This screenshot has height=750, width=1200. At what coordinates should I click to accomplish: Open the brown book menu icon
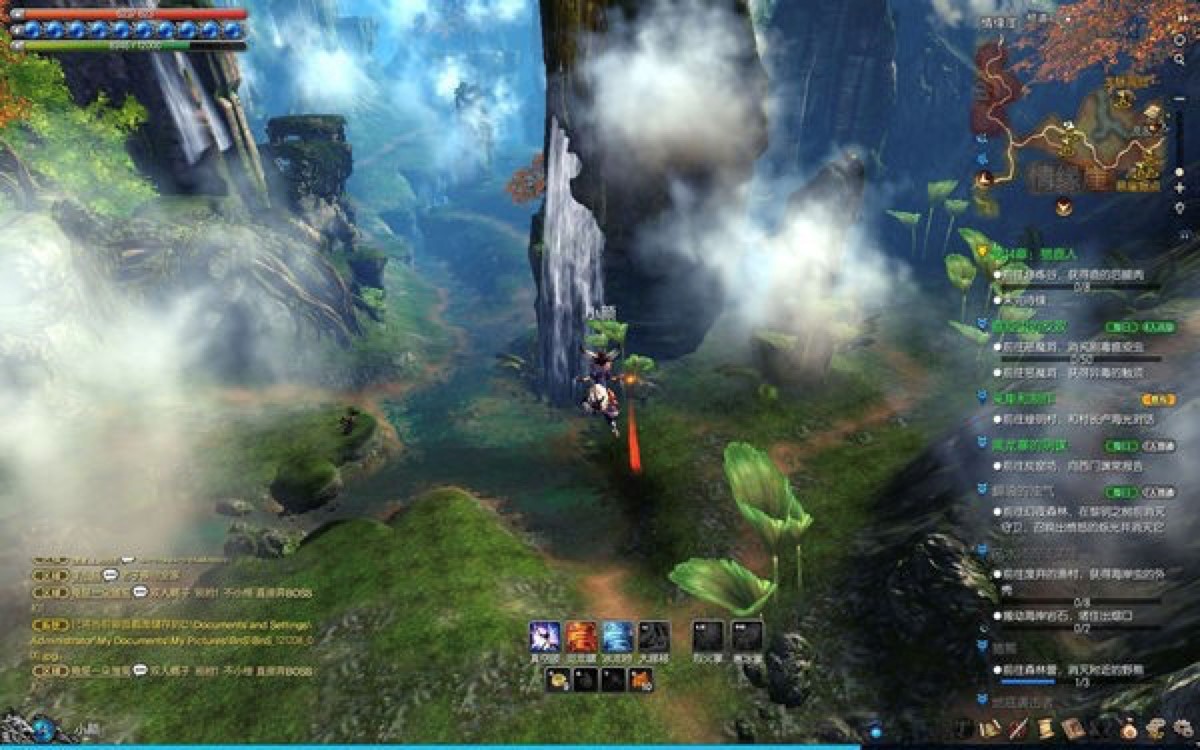[1073, 728]
